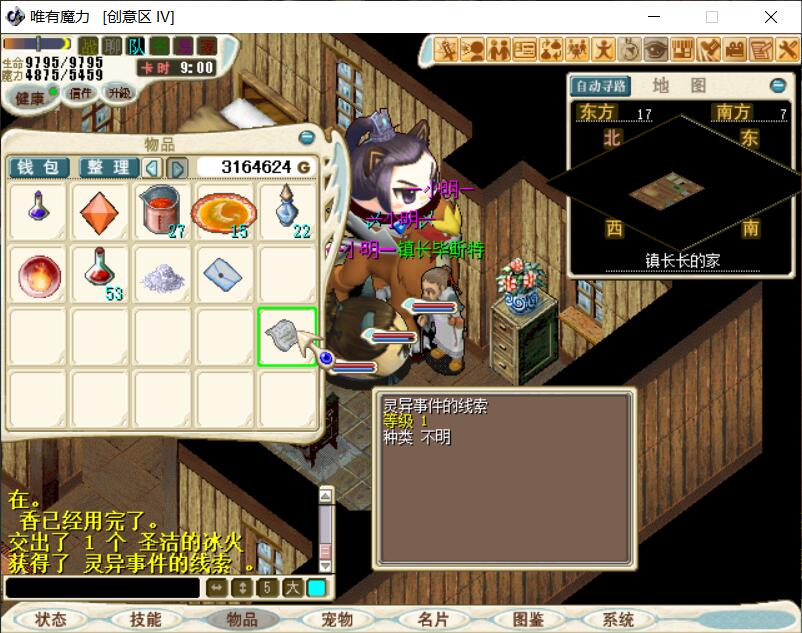The width and height of the screenshot is (802, 633).
Task: Open the 状态 status menu
Action: tap(50, 620)
